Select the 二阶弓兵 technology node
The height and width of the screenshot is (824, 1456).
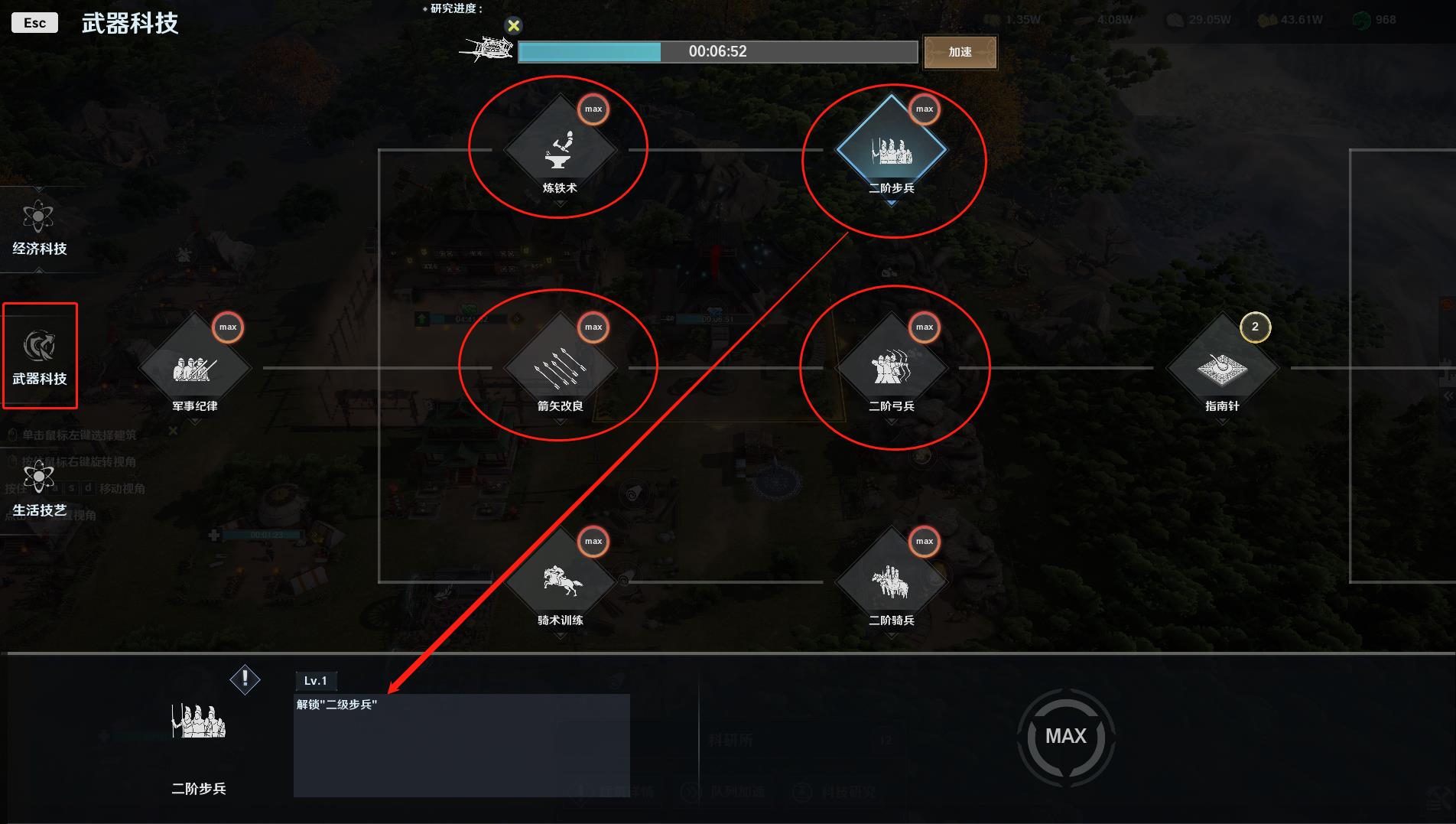pyautogui.click(x=891, y=368)
